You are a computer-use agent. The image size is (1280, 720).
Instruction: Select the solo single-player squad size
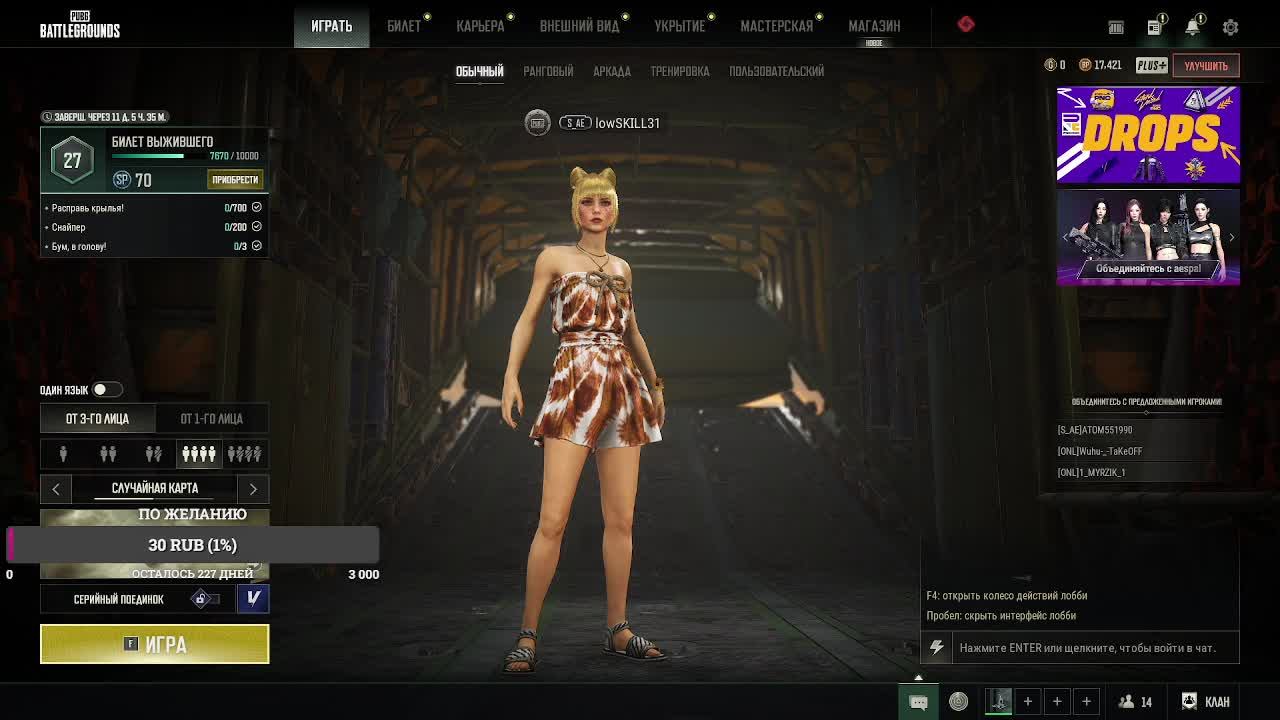[63, 454]
